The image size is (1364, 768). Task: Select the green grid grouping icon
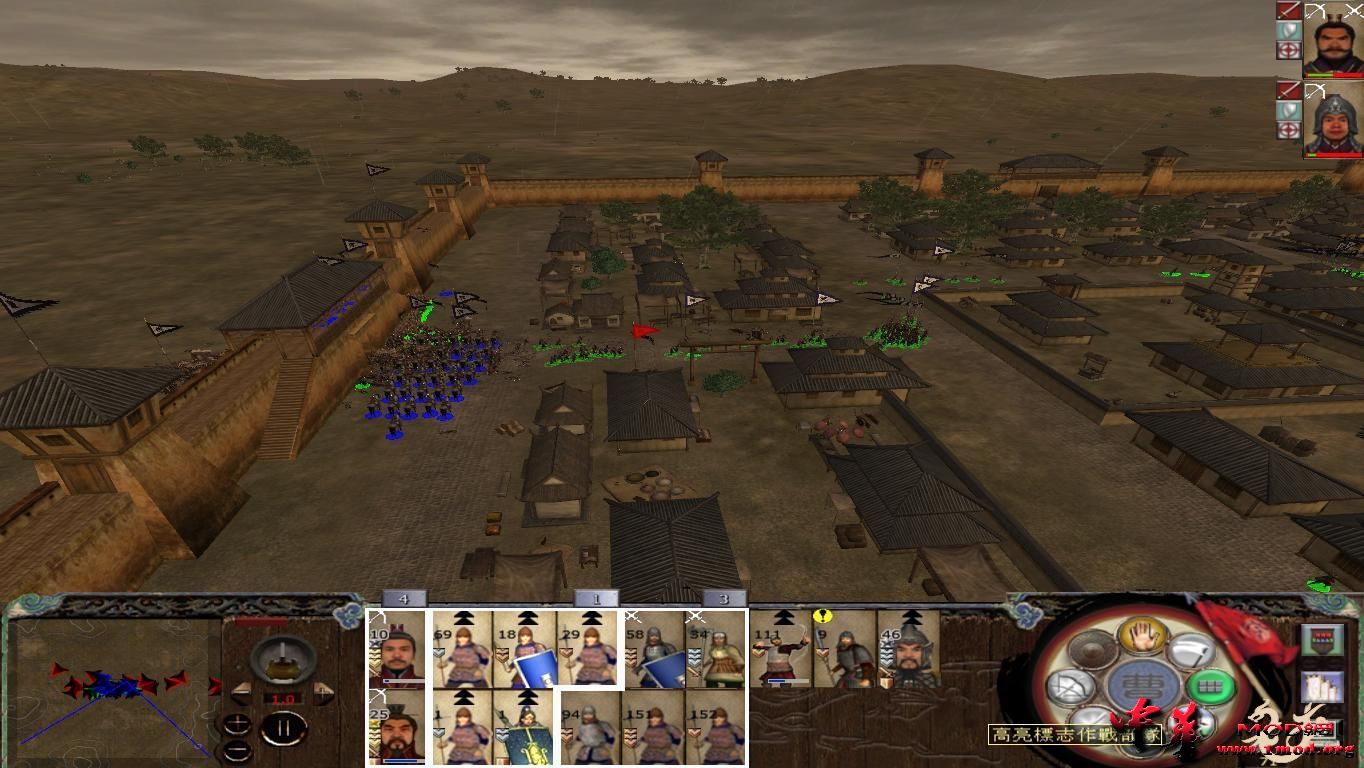[1212, 688]
